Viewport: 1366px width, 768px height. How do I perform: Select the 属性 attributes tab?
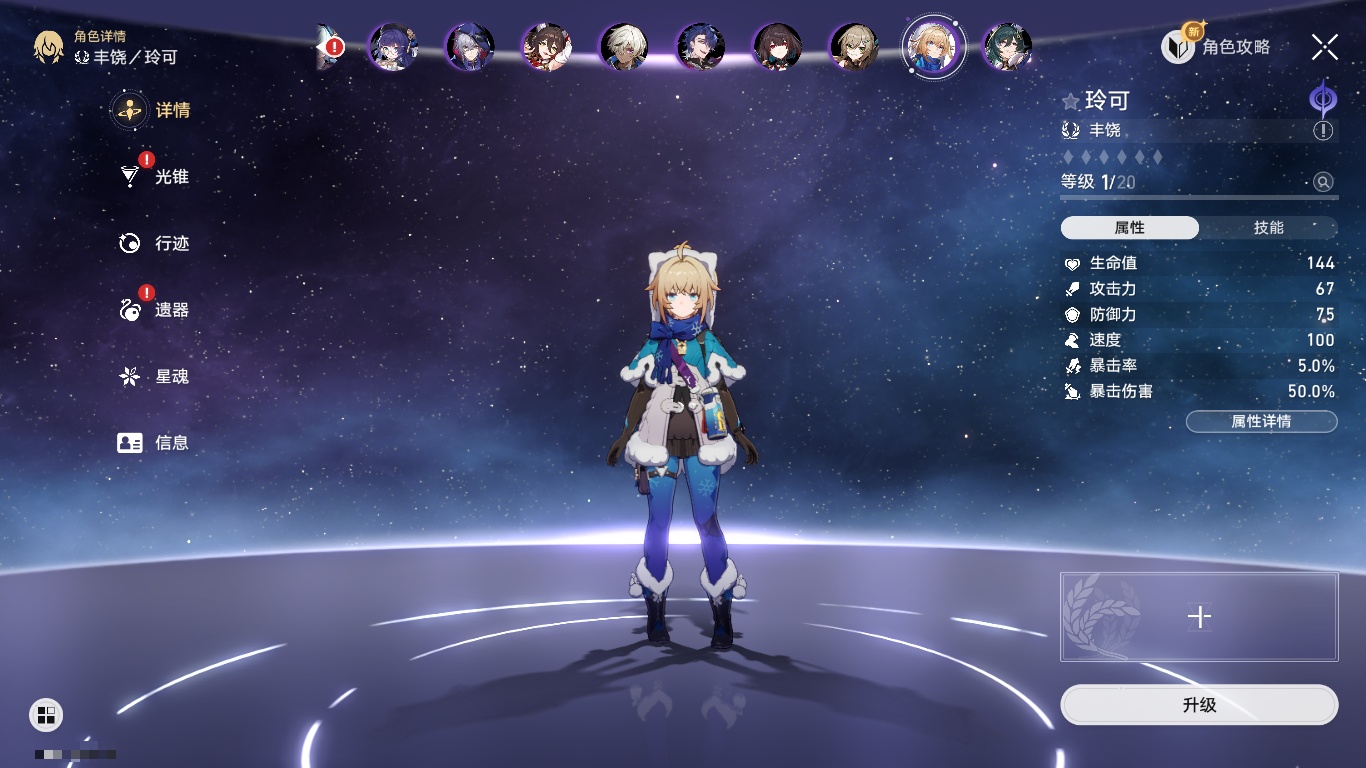point(1130,228)
